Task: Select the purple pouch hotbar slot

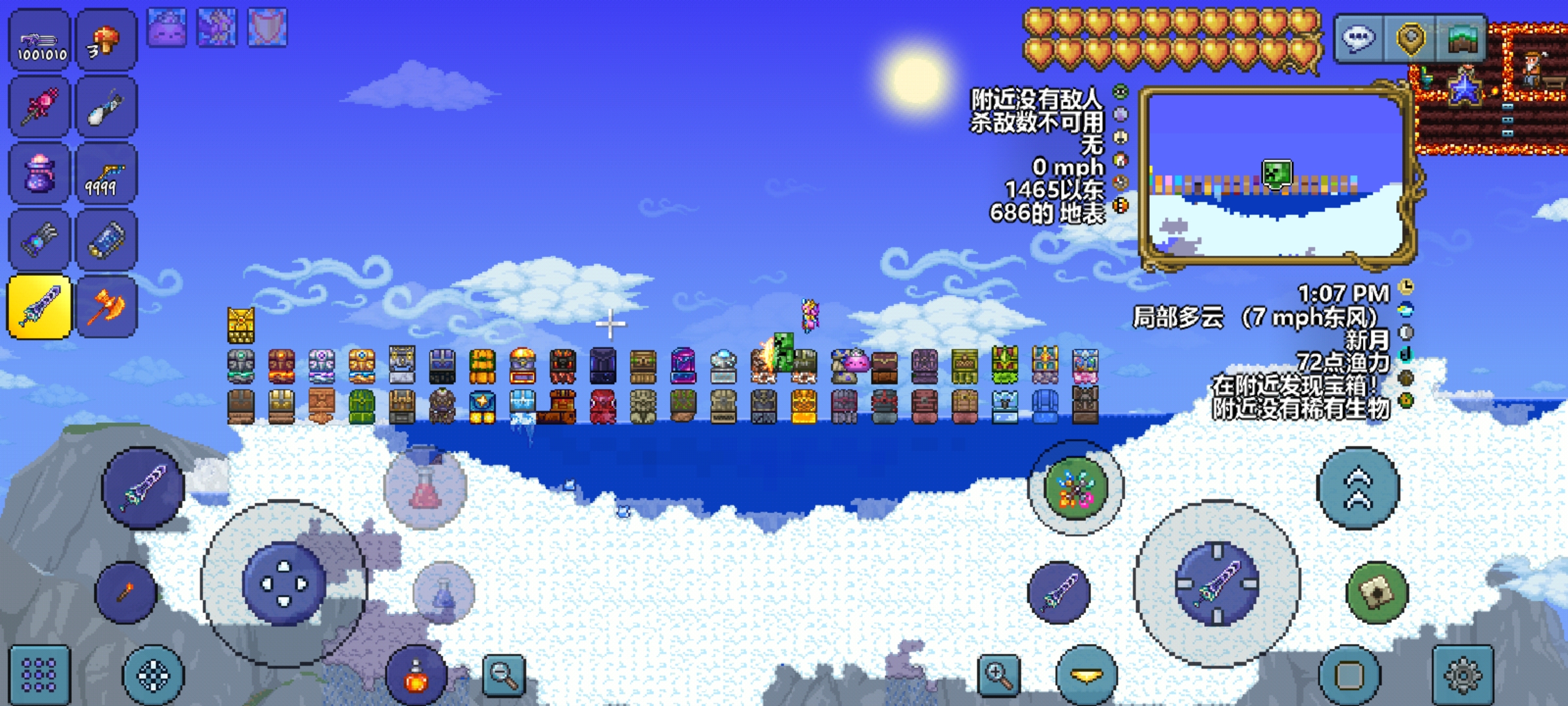Action: pyautogui.click(x=39, y=173)
